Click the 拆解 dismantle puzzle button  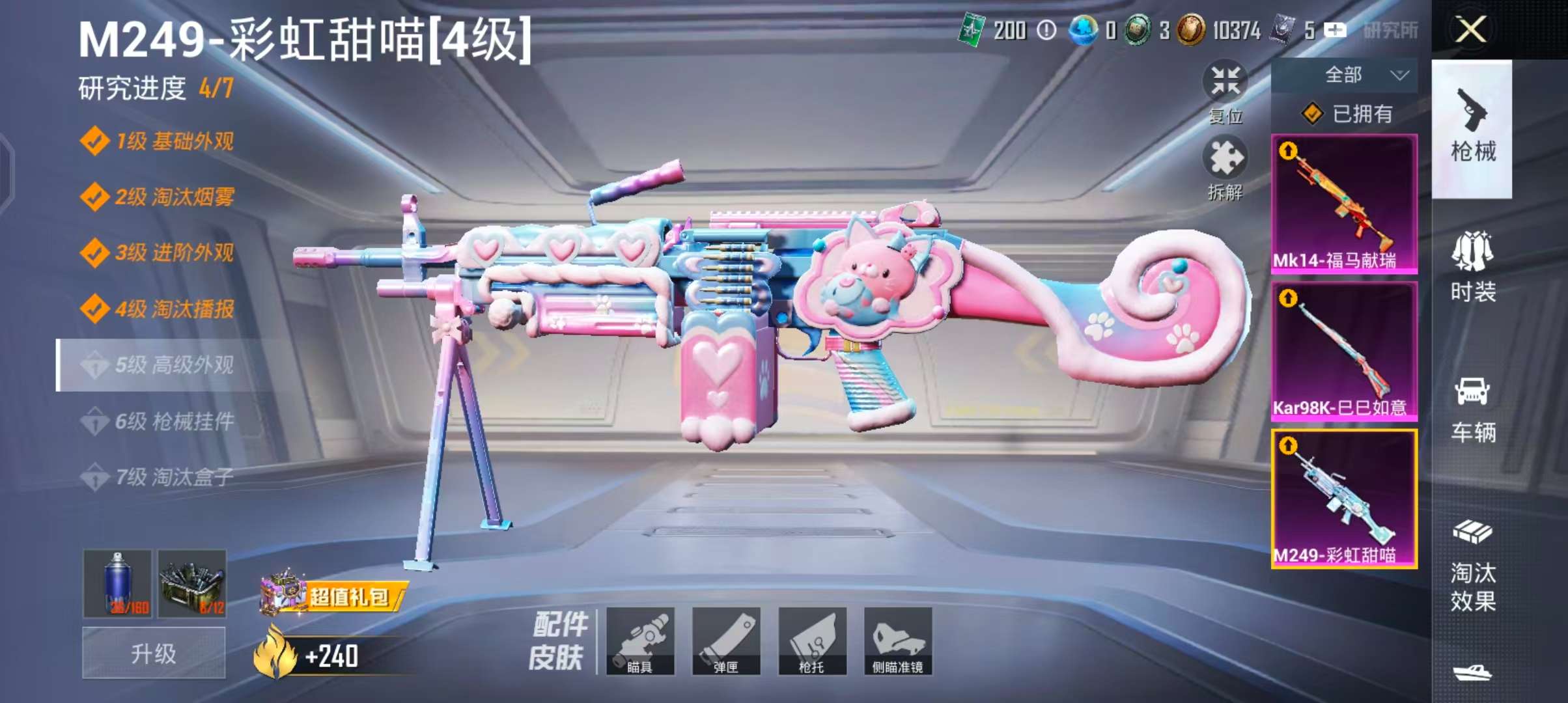(1225, 166)
